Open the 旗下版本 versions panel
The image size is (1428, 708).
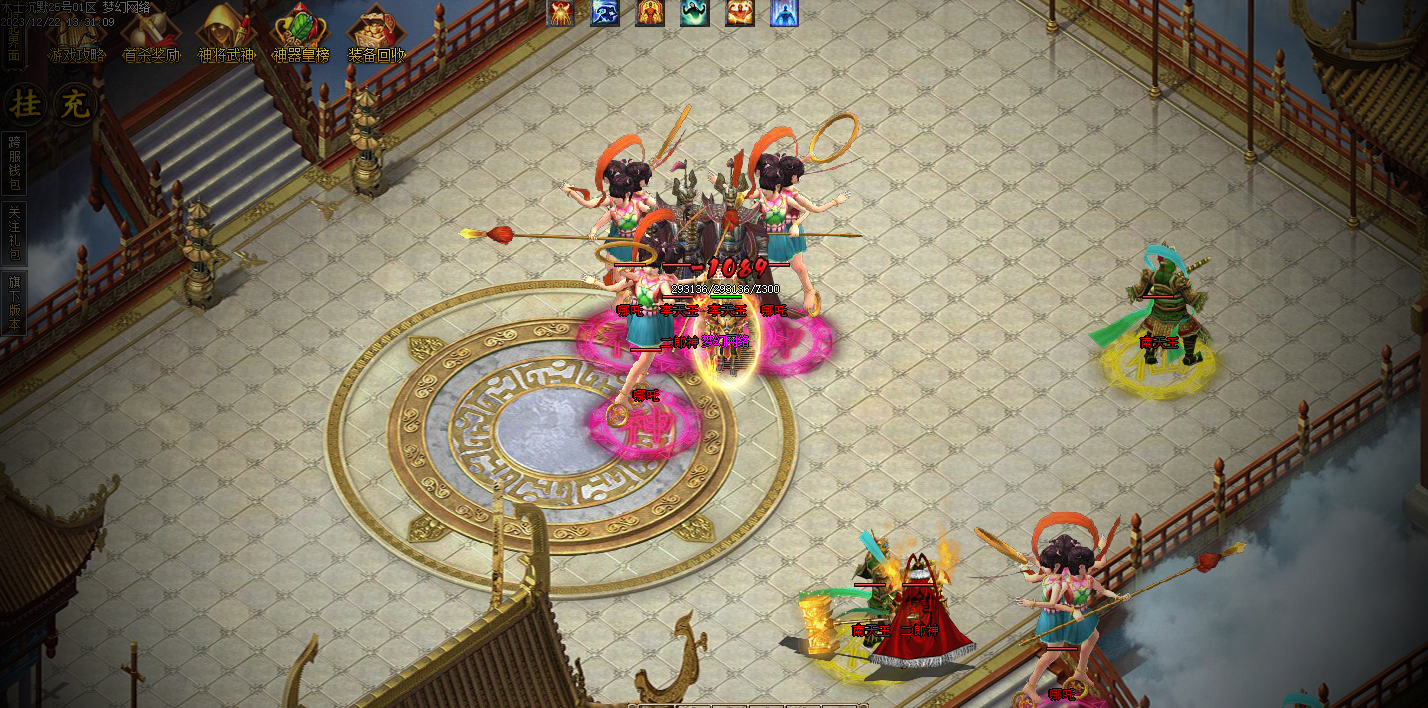(14, 304)
